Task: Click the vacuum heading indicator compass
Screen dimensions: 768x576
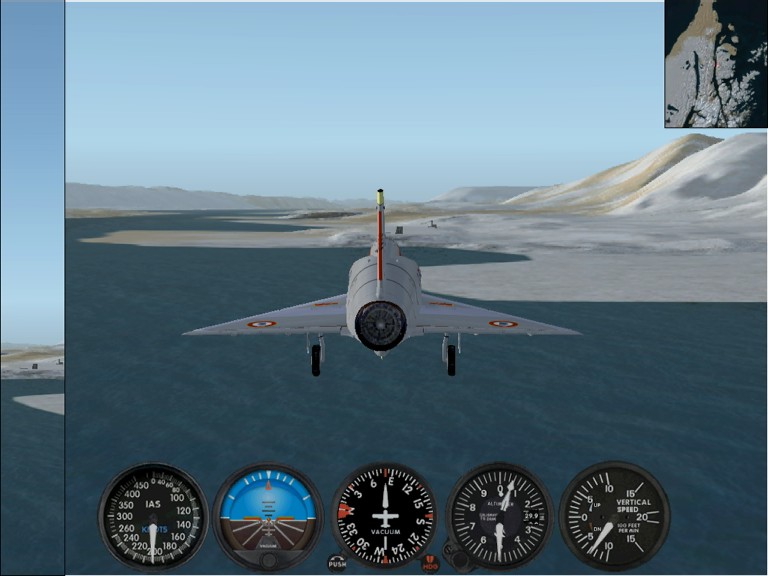Action: click(385, 516)
